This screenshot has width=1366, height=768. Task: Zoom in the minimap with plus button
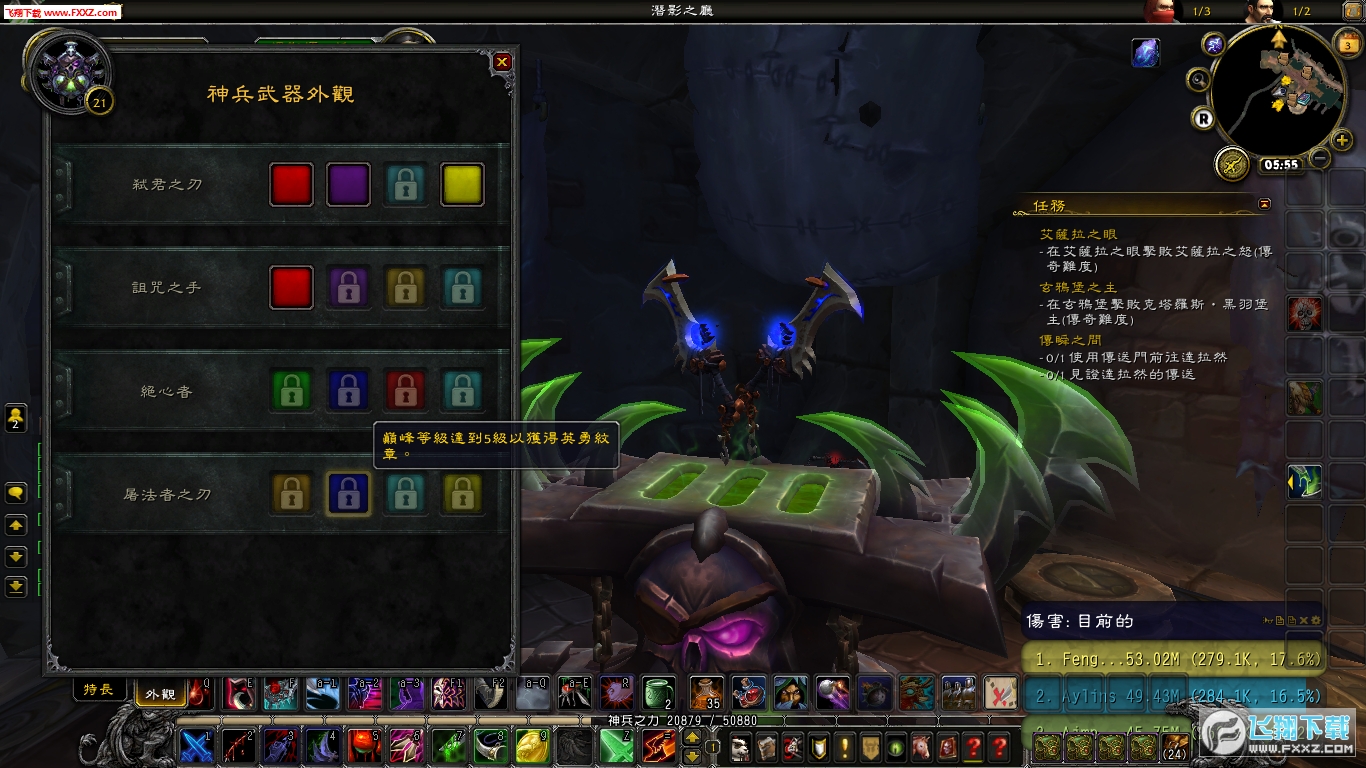(x=1343, y=140)
